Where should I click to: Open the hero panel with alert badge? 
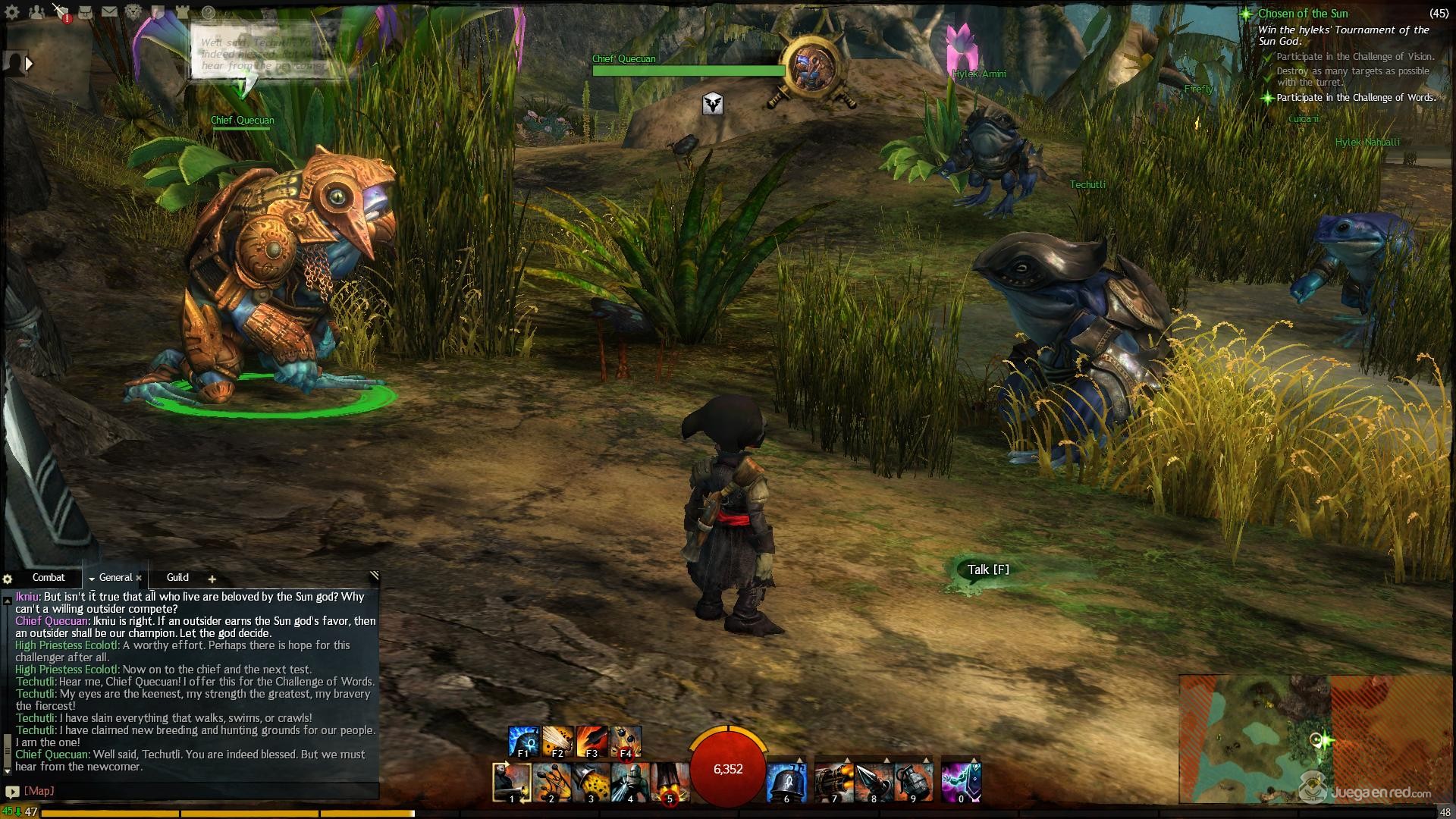click(x=61, y=12)
